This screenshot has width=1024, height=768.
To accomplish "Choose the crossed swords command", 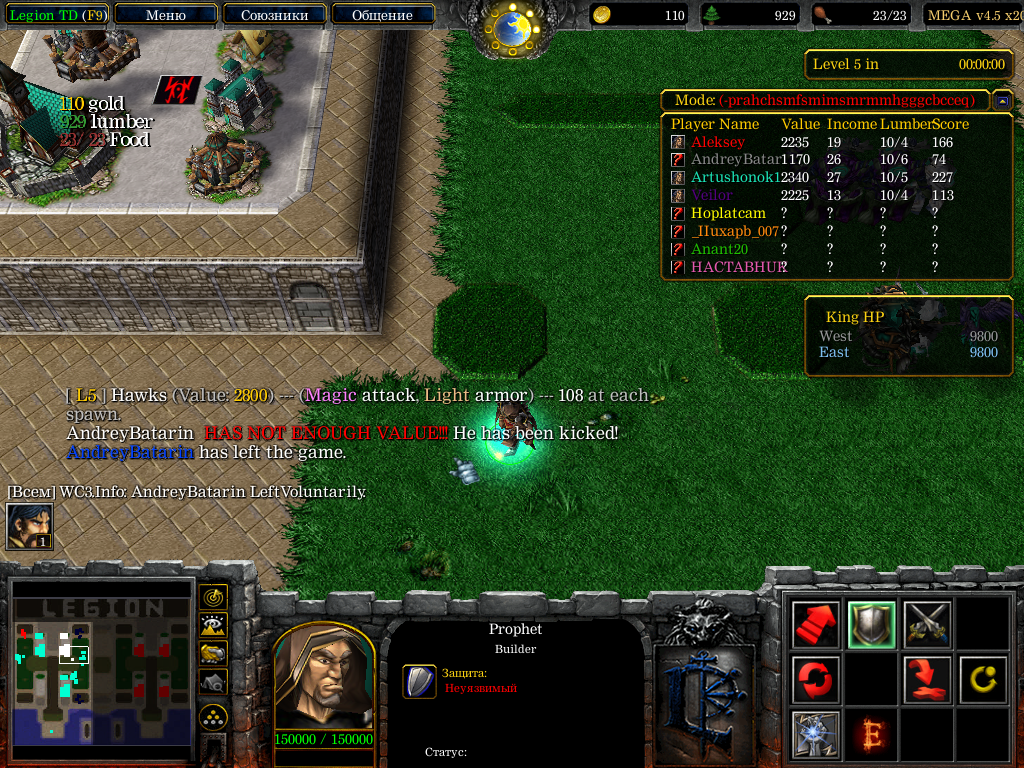I will [927, 625].
